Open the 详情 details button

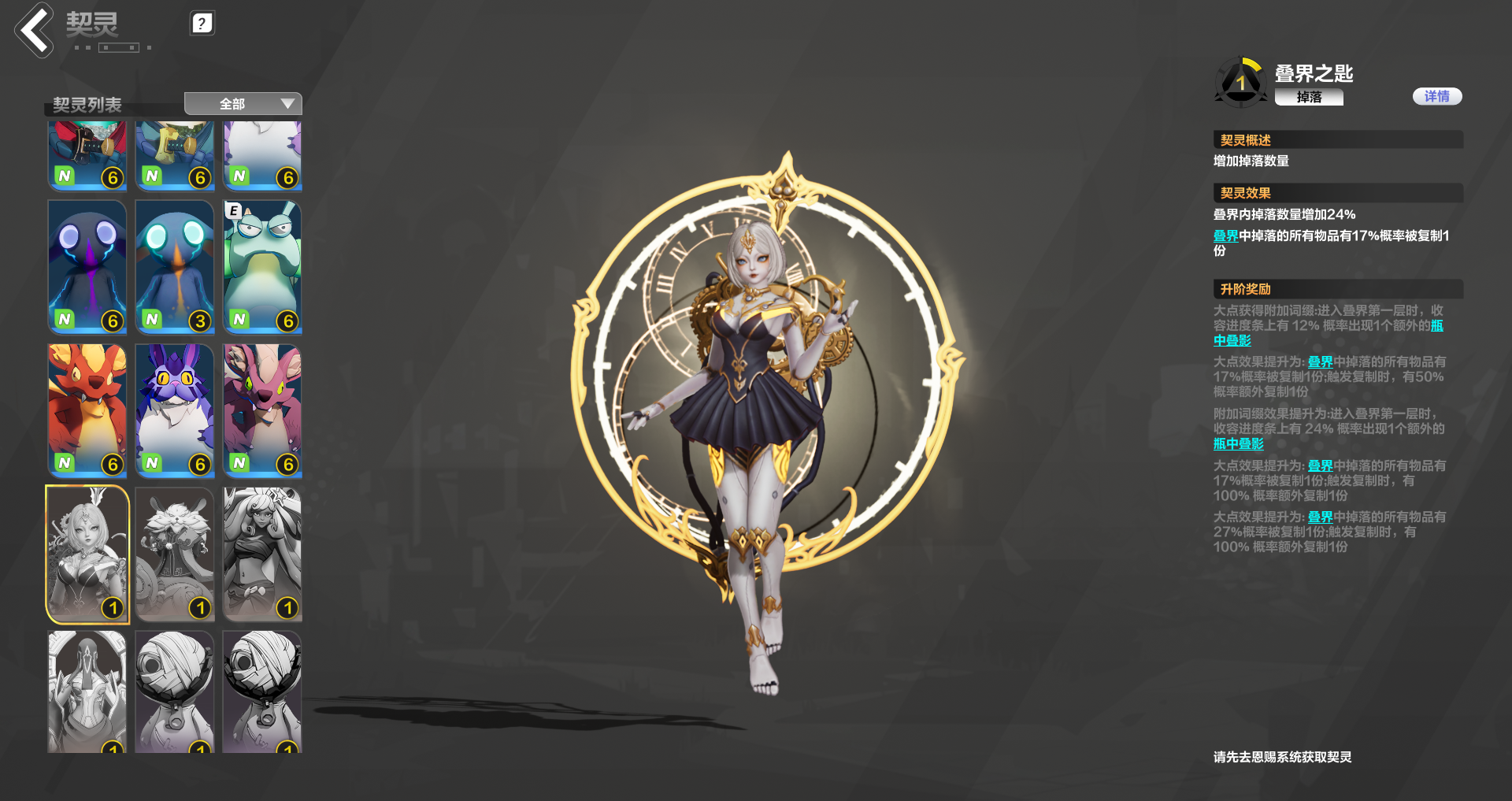point(1437,96)
